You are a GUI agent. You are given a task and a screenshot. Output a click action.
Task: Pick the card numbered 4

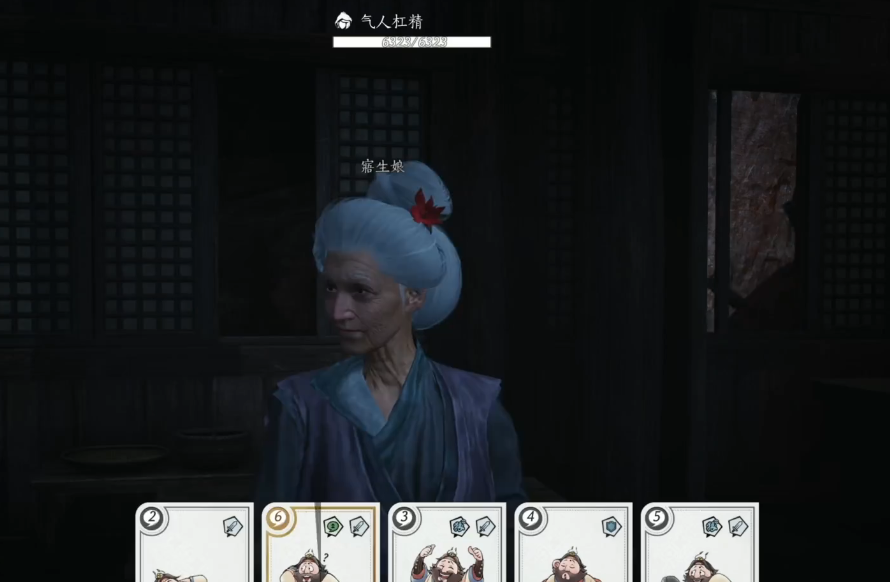[x=573, y=545]
